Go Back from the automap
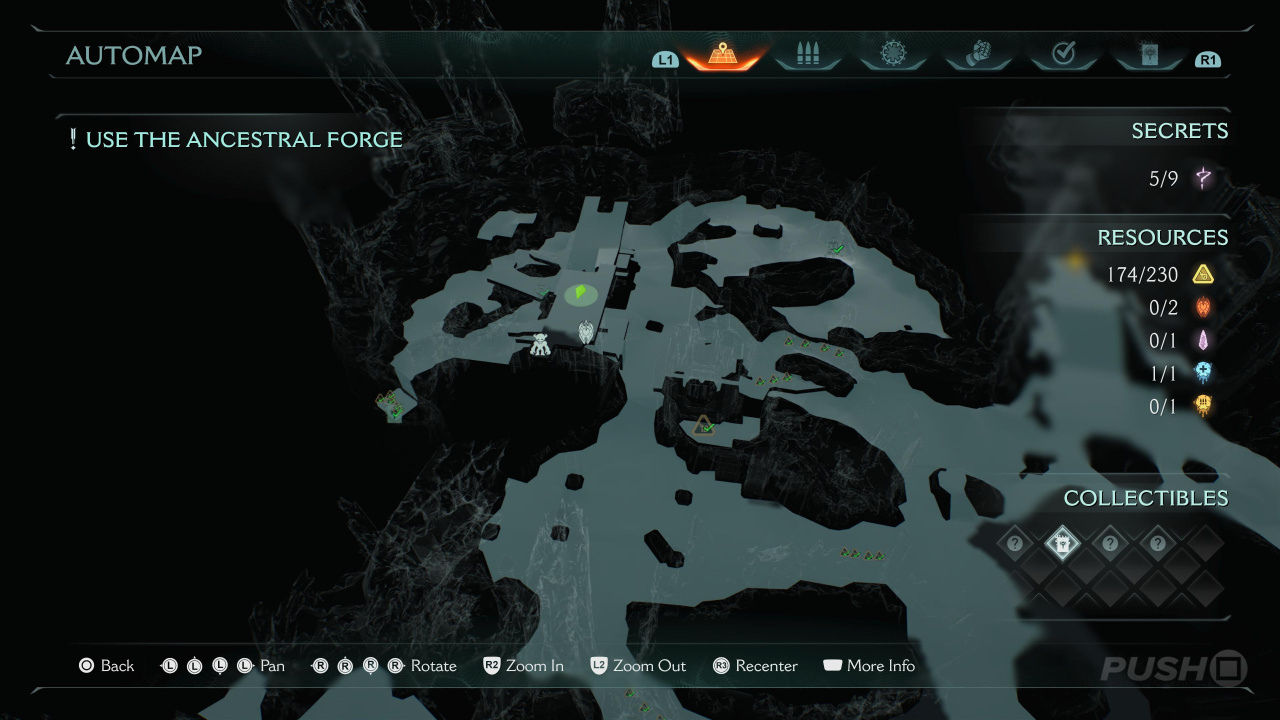 106,666
